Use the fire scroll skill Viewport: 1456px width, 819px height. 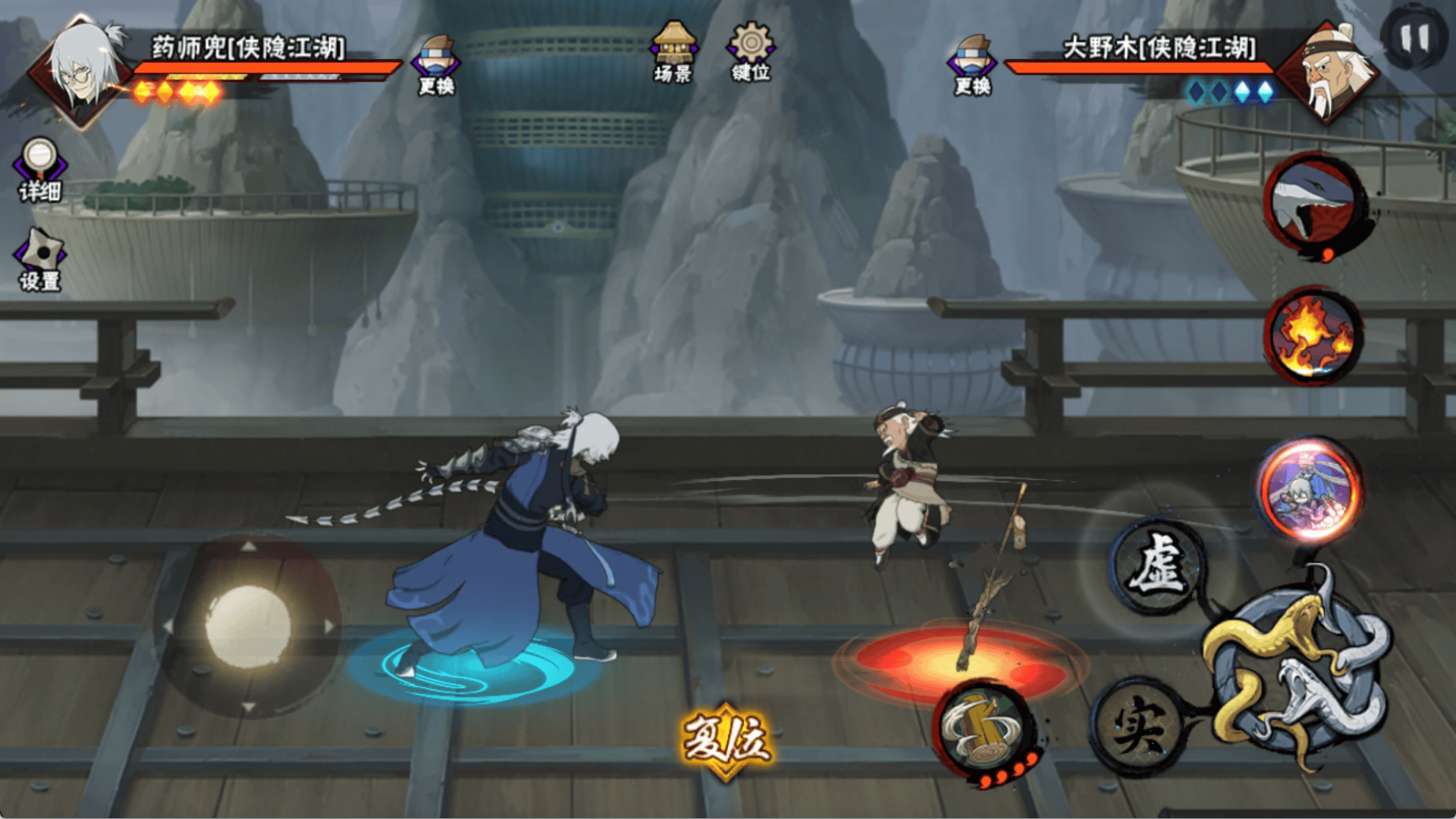click(1313, 335)
